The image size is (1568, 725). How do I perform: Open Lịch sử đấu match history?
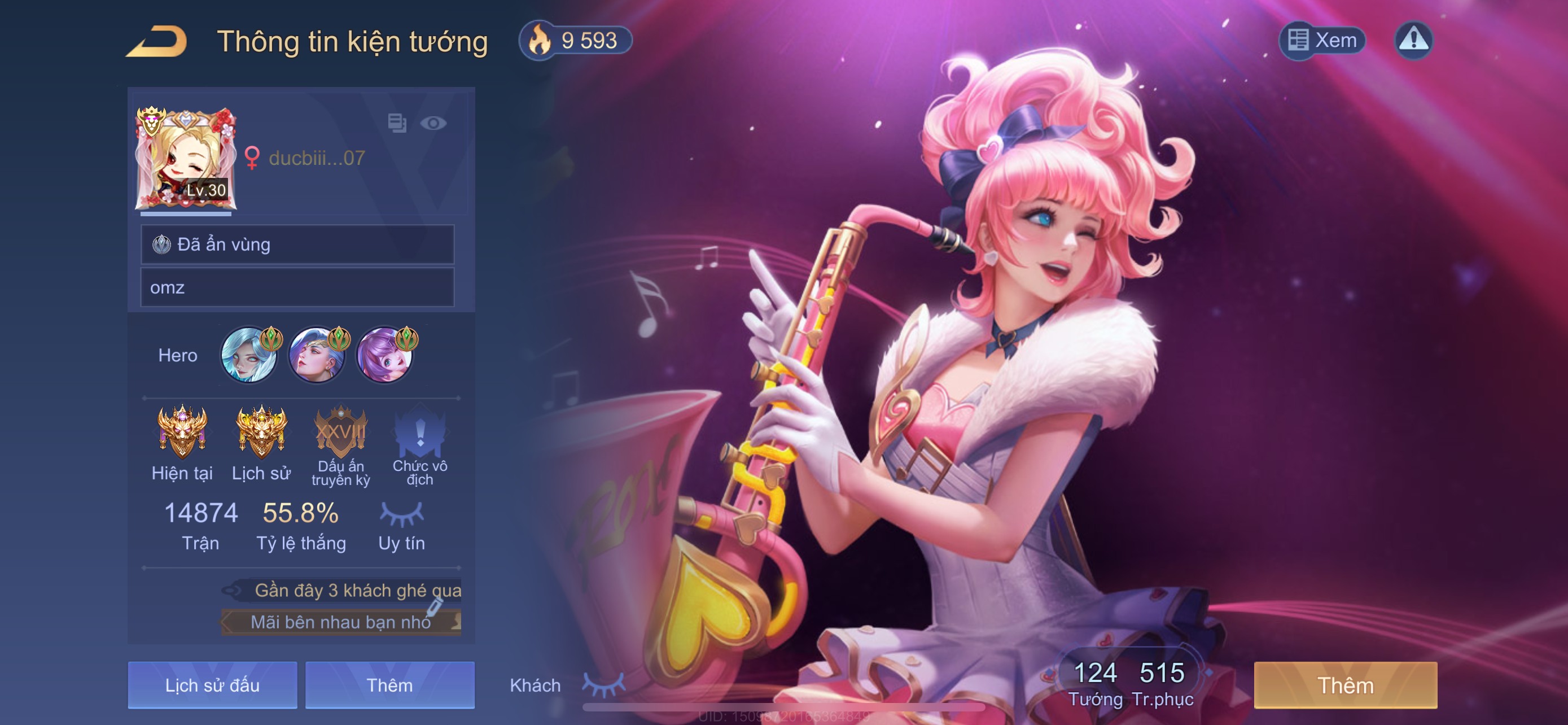click(212, 685)
